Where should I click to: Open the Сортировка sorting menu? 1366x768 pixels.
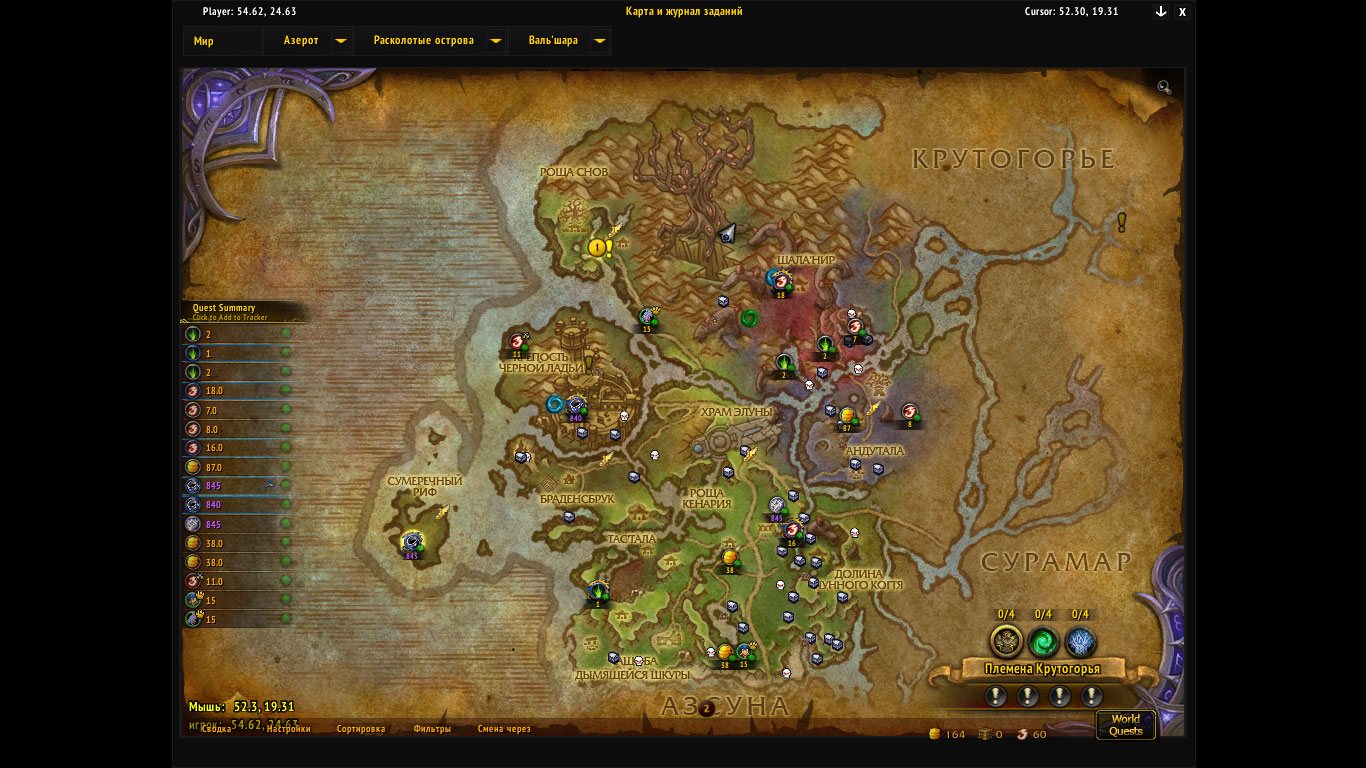pyautogui.click(x=361, y=729)
